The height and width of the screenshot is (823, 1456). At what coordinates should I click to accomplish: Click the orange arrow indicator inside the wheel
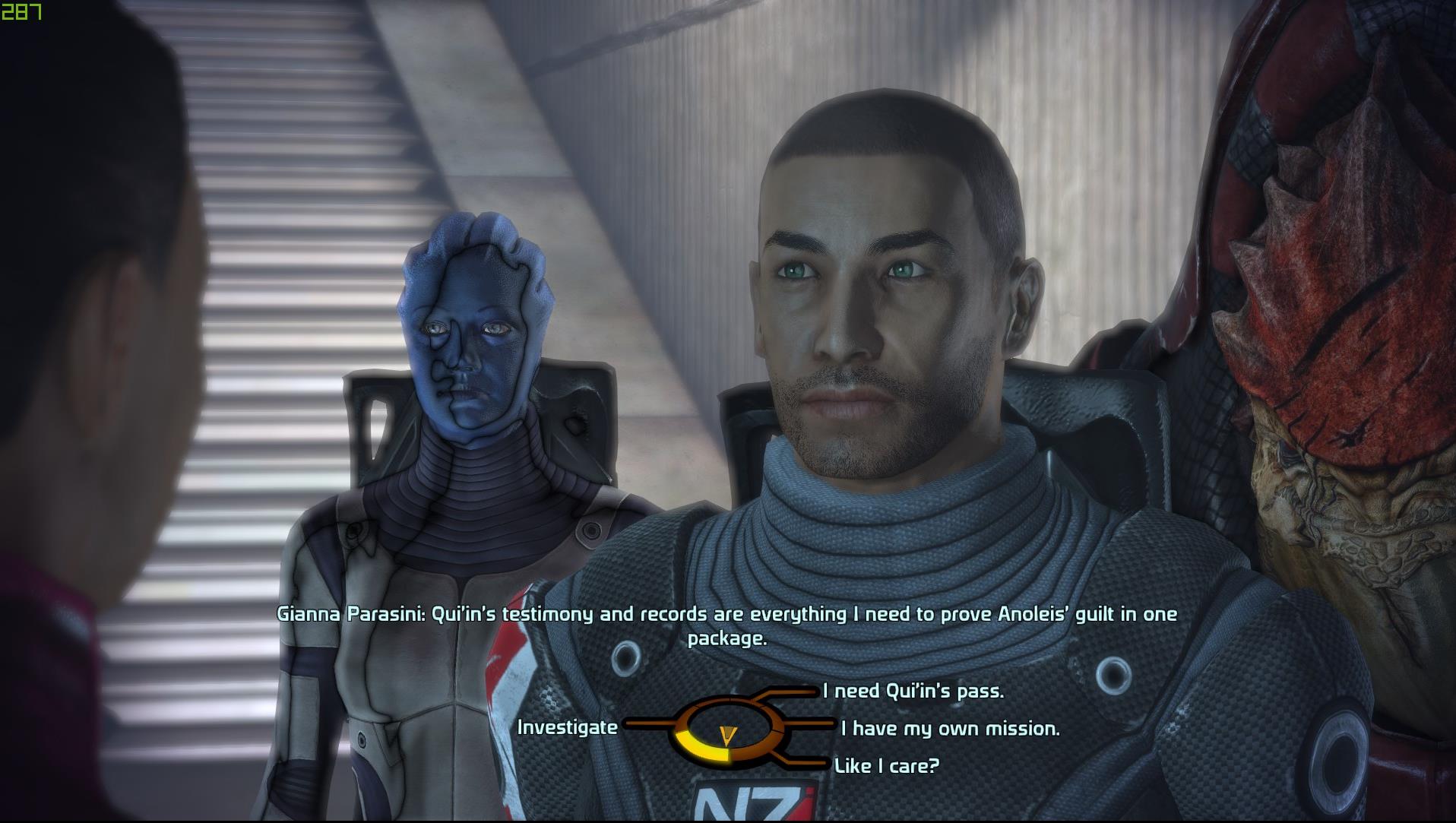[x=728, y=735]
